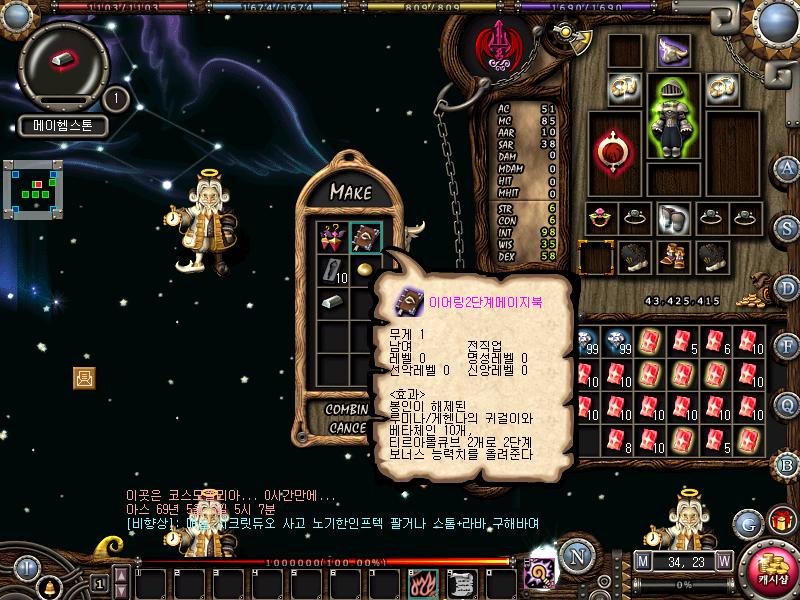Choose the gold nugget crafting ingredient
Viewport: 800px width, 600px height.
[x=364, y=270]
